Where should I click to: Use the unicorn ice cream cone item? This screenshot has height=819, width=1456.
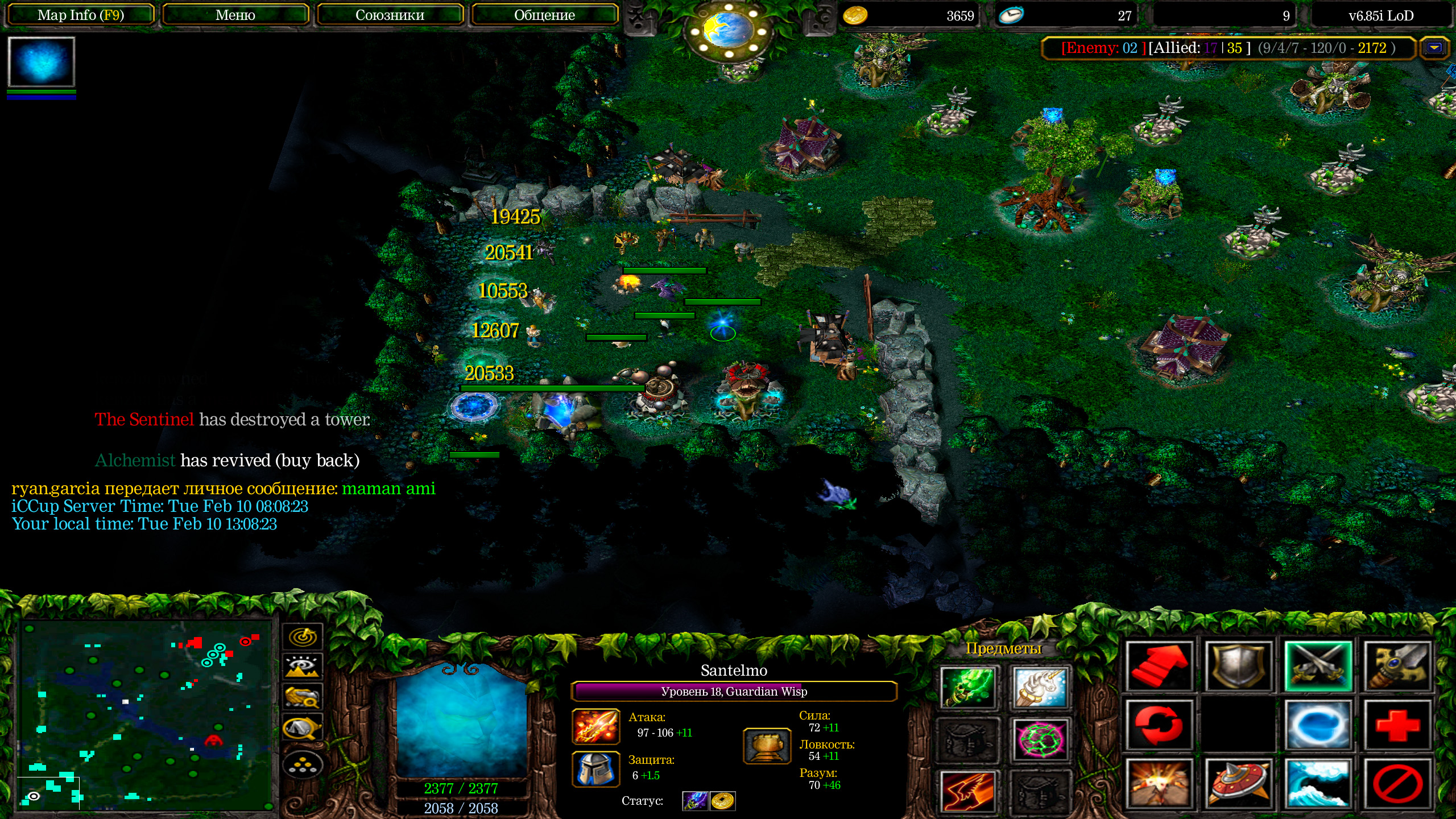(x=1040, y=687)
